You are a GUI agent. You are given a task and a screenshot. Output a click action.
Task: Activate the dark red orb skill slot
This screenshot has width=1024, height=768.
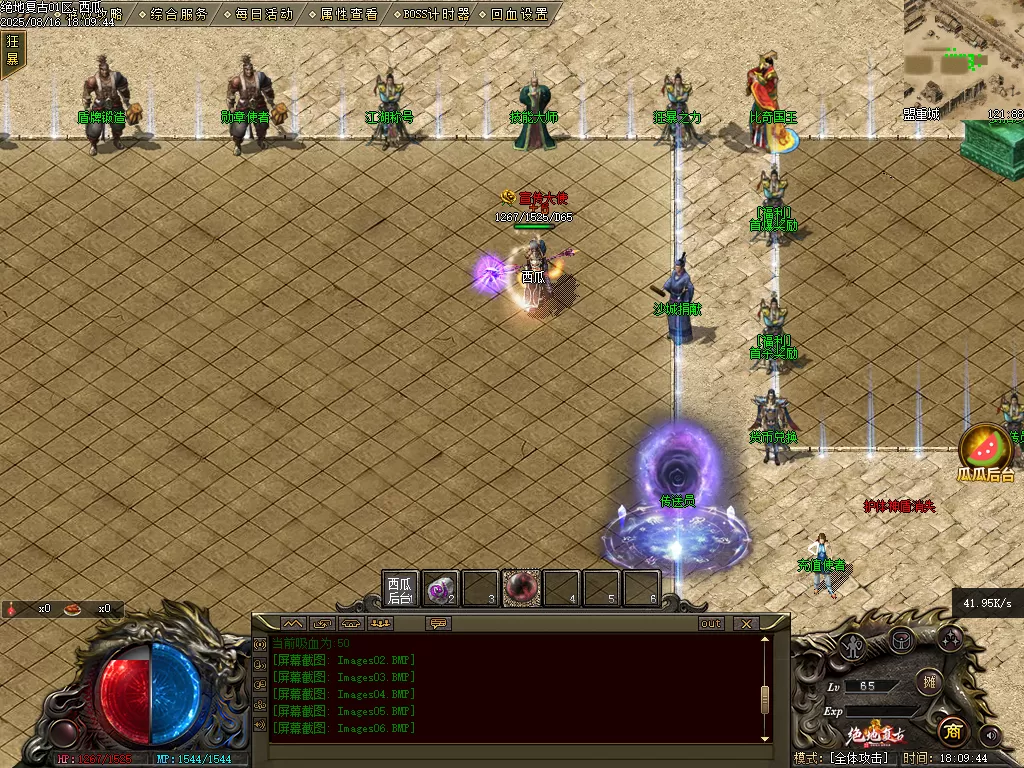coord(521,589)
